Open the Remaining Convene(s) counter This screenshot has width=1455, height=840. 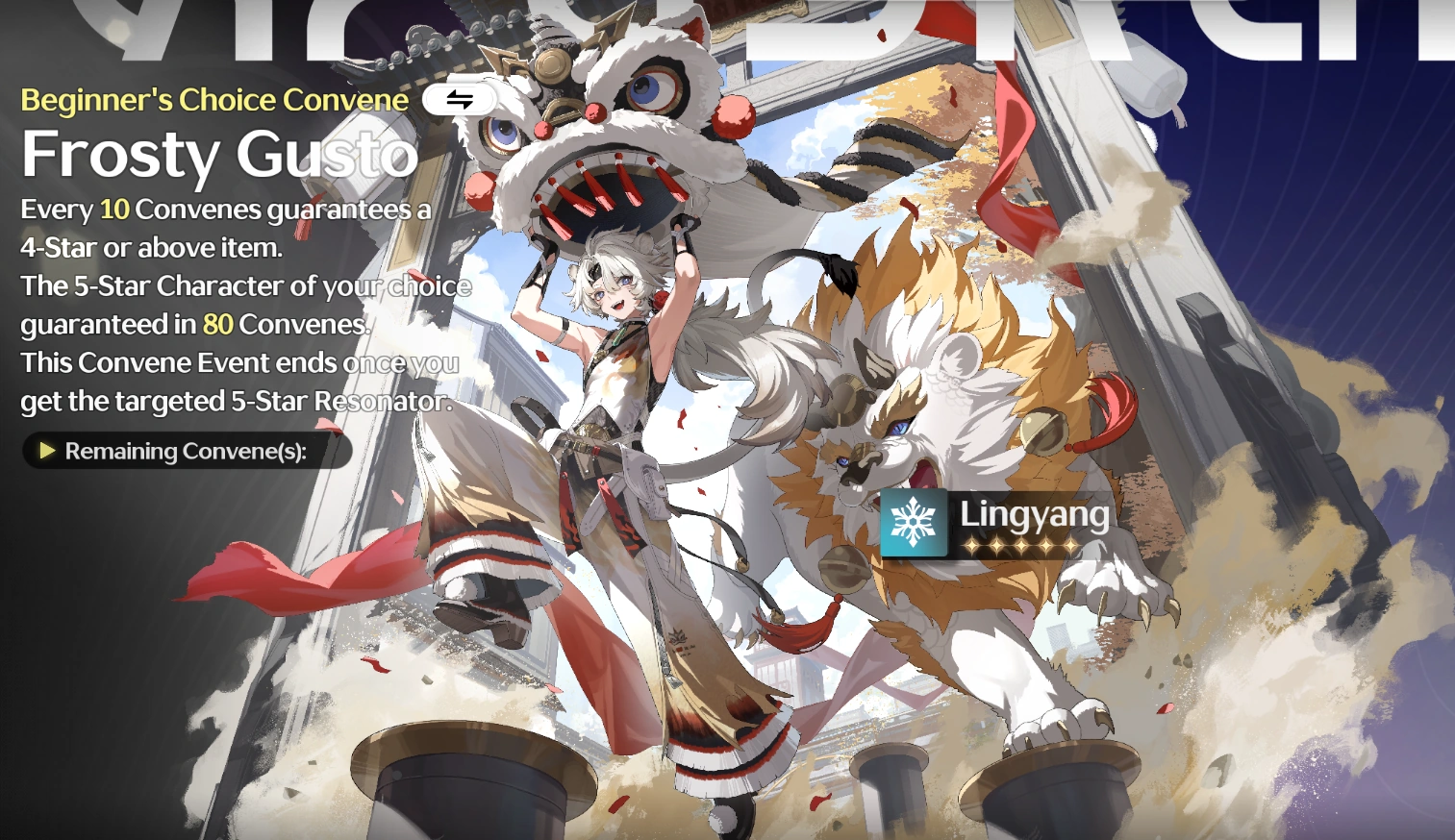pyautogui.click(x=187, y=451)
